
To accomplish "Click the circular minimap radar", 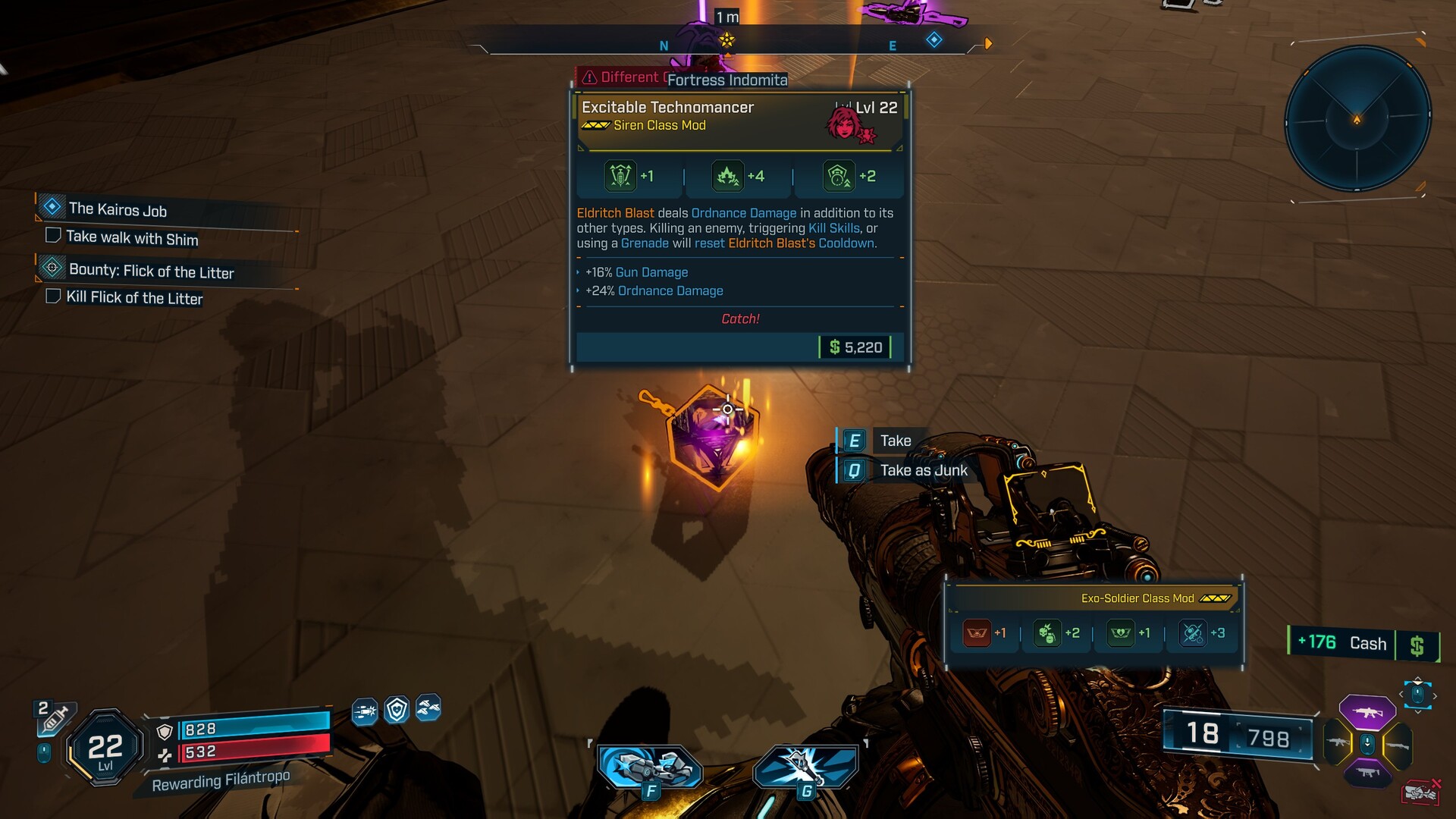I will click(1357, 119).
